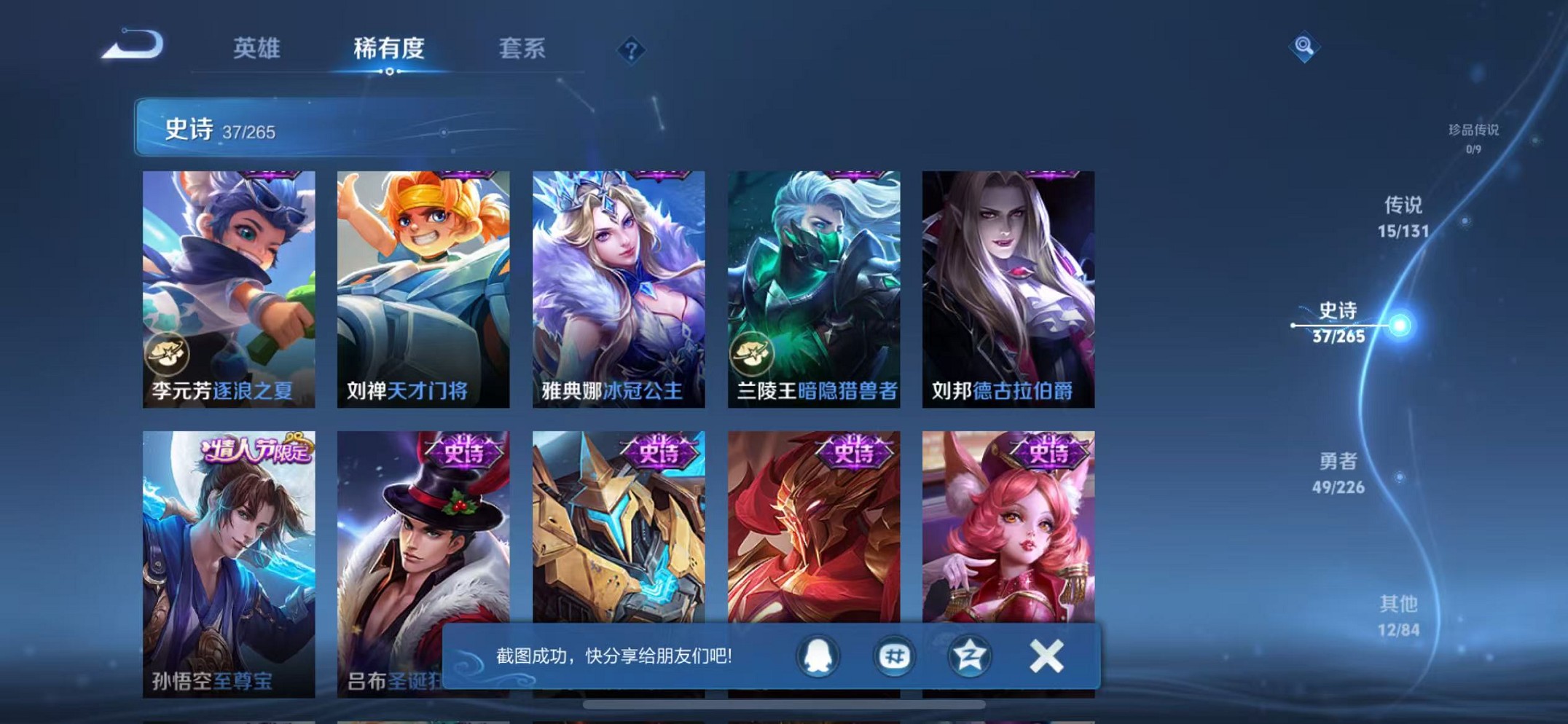Switch to the 套系 tab
The image size is (1568, 724).
(524, 47)
